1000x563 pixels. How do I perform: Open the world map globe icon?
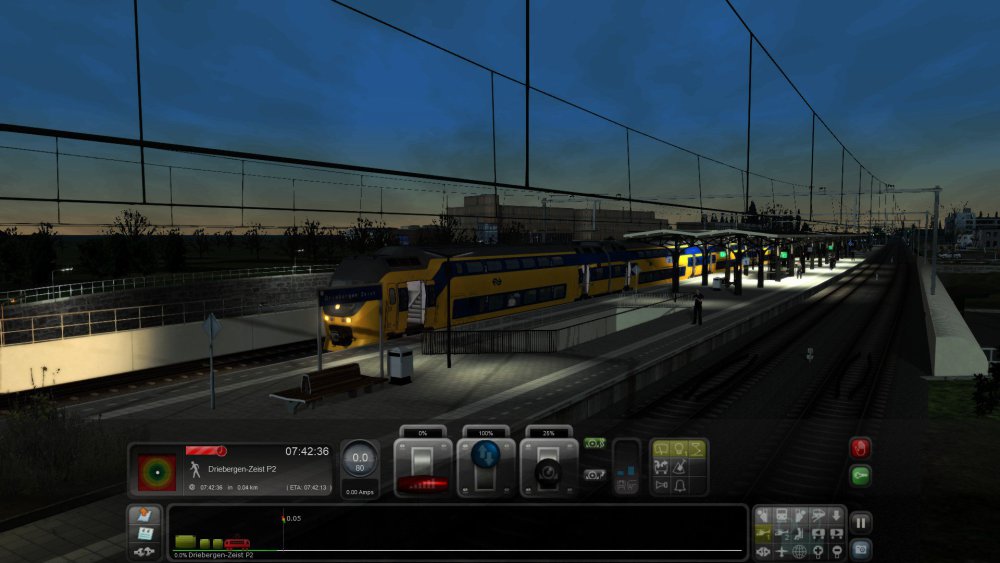click(x=799, y=551)
